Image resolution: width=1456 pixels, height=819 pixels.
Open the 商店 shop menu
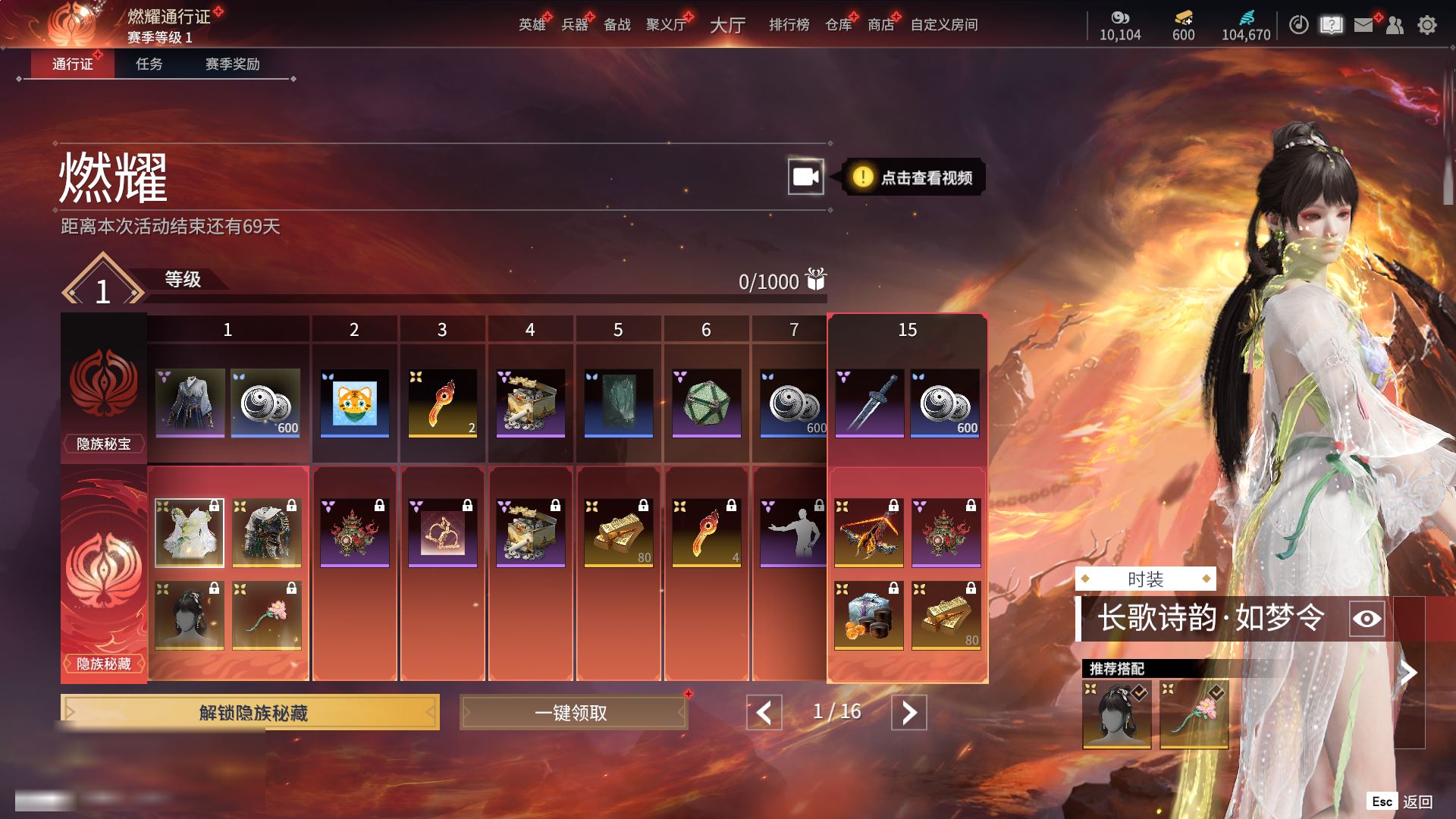[x=880, y=25]
